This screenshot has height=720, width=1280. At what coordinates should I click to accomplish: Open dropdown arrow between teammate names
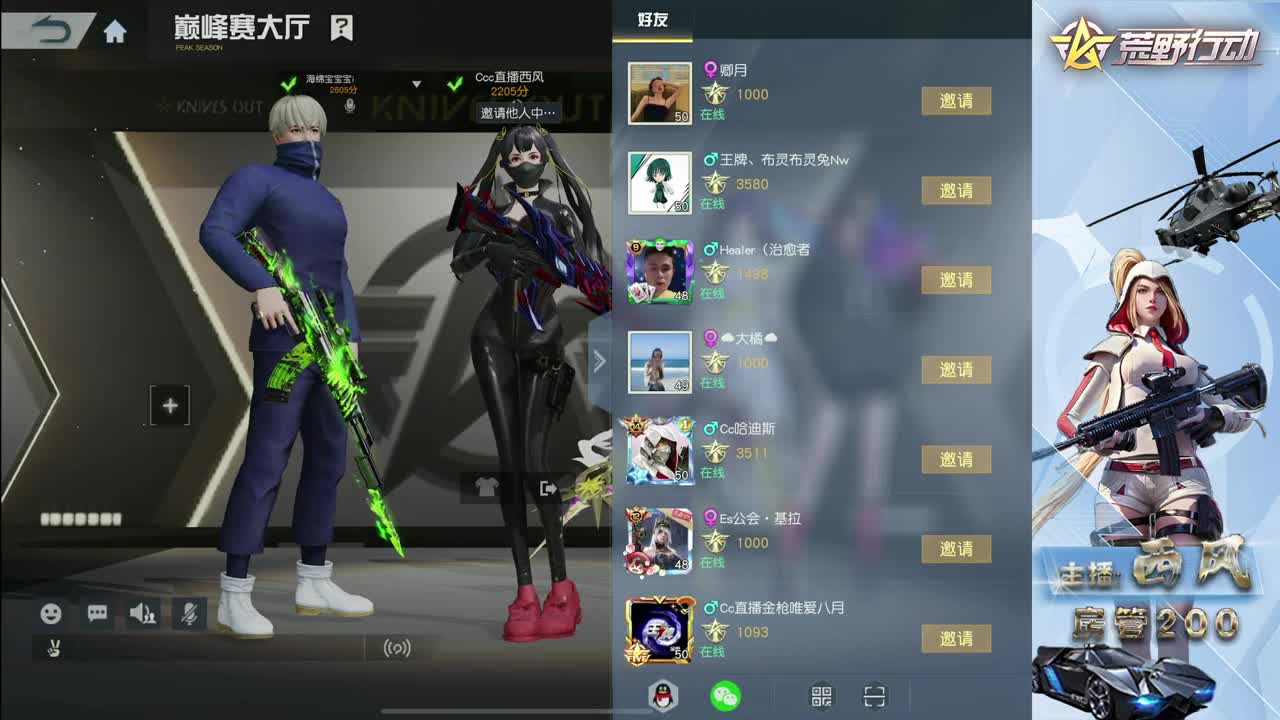[417, 83]
